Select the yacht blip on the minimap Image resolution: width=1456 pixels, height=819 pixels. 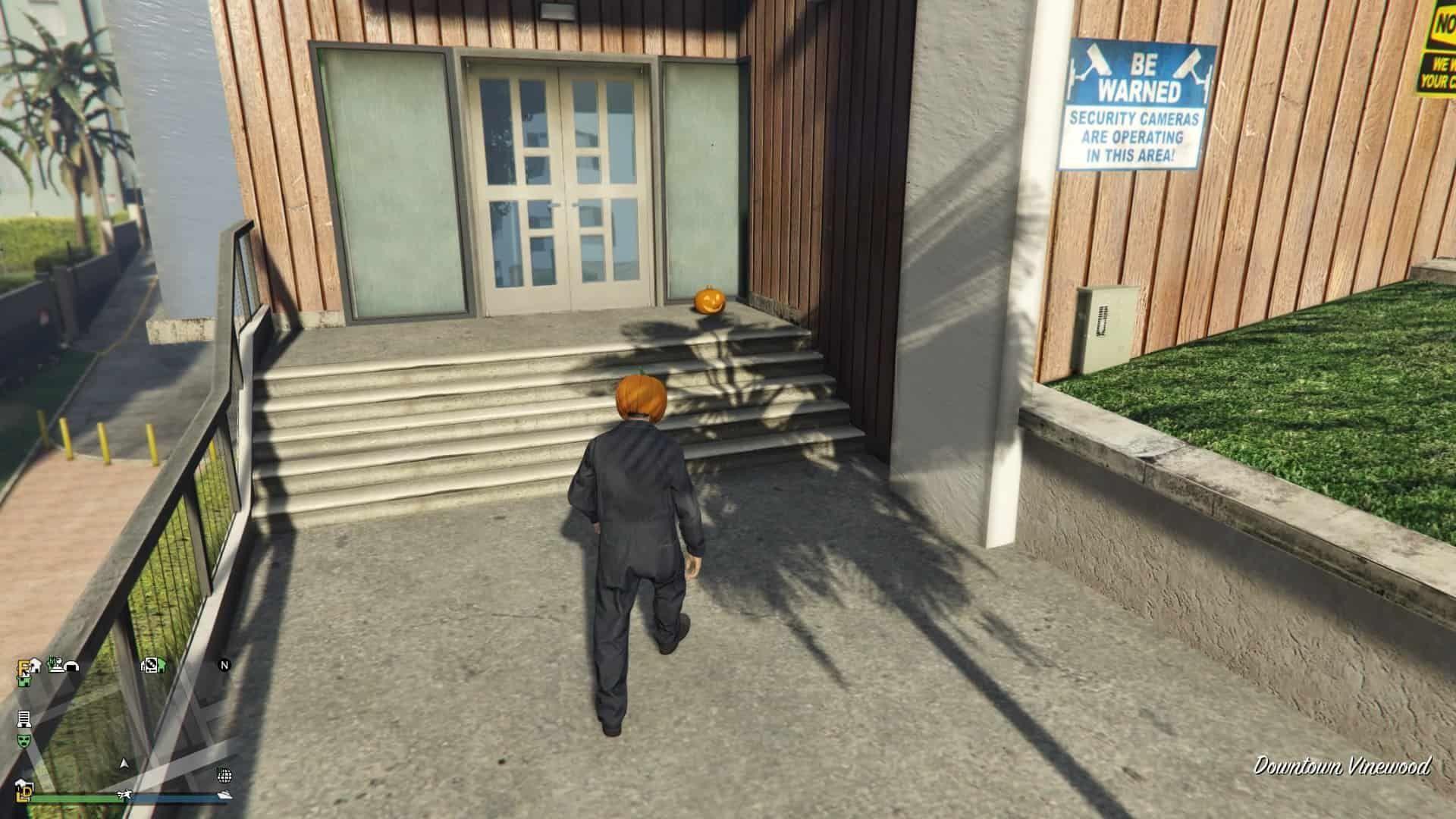coord(224,795)
